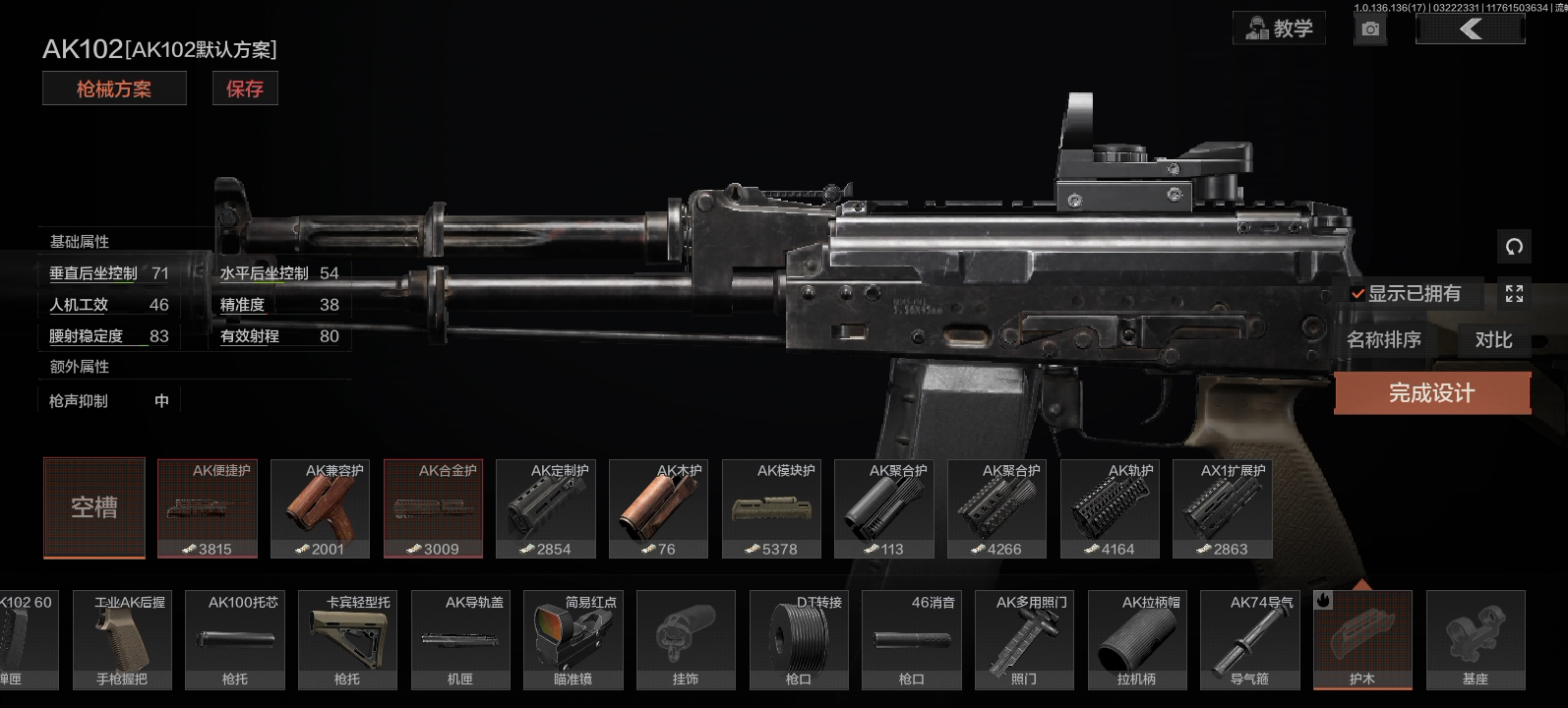Image resolution: width=1568 pixels, height=708 pixels.
Task: Choose the AK轨护 rail handguard
Action: coord(1110,508)
